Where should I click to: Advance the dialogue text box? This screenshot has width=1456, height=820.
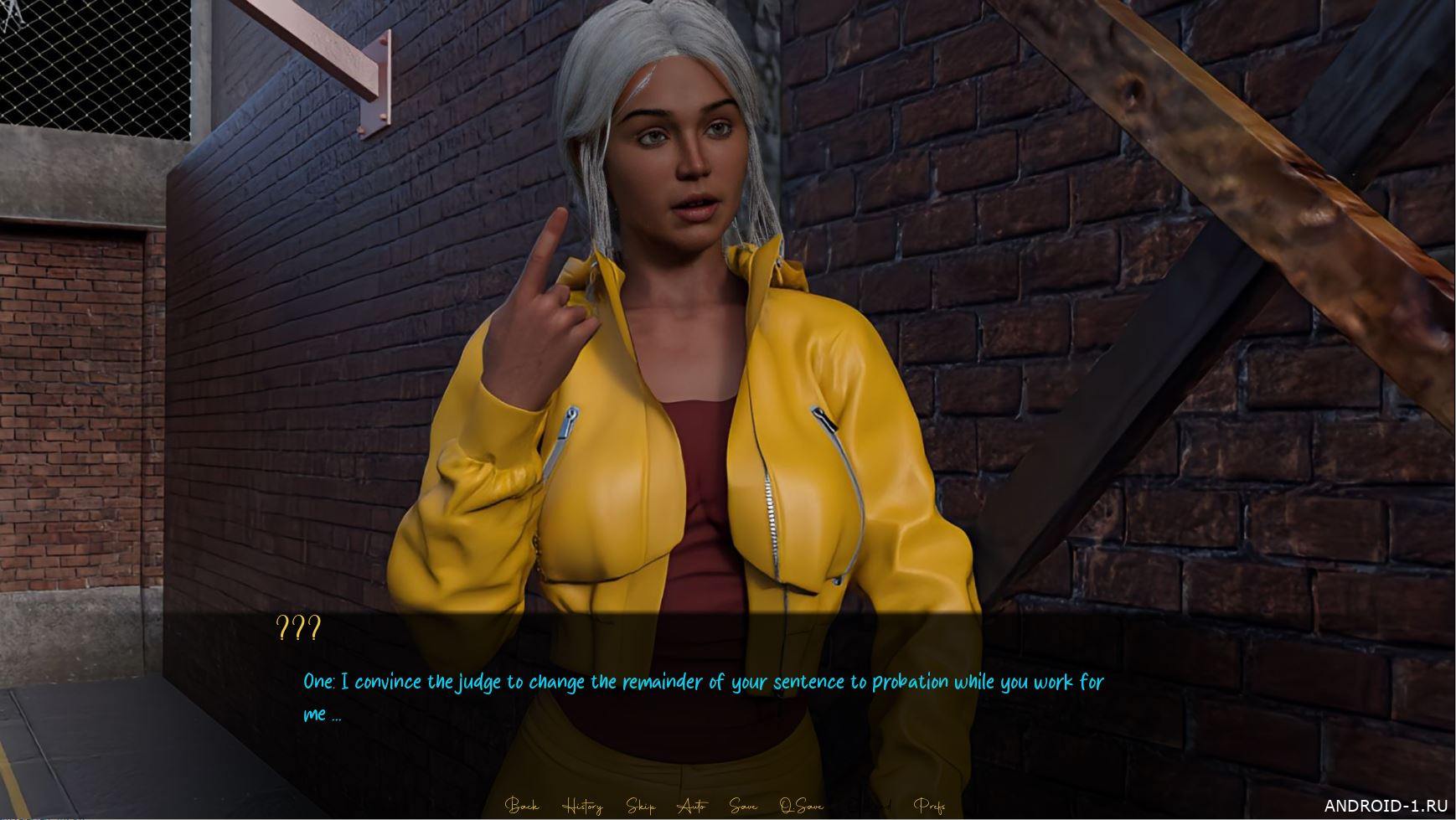(x=704, y=697)
